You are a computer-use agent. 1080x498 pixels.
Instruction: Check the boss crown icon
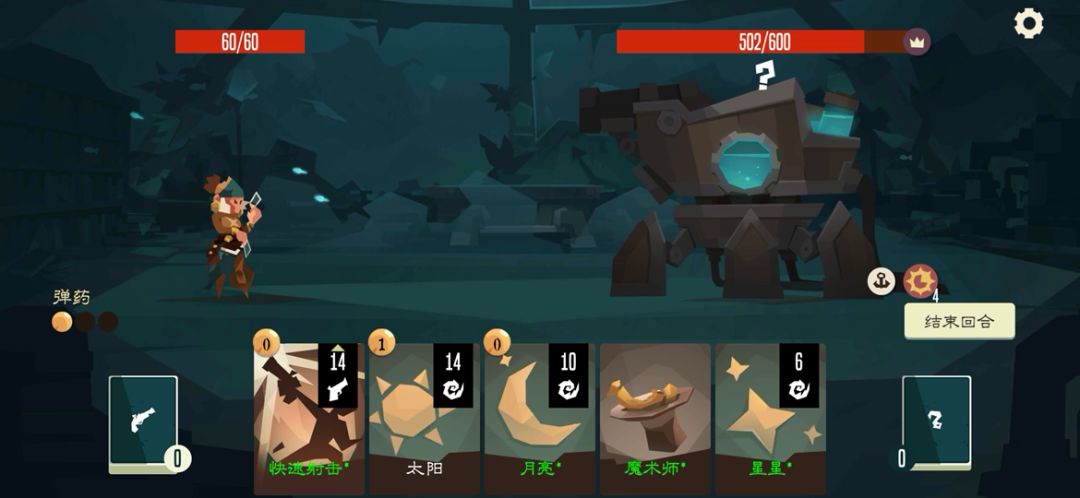(x=916, y=41)
